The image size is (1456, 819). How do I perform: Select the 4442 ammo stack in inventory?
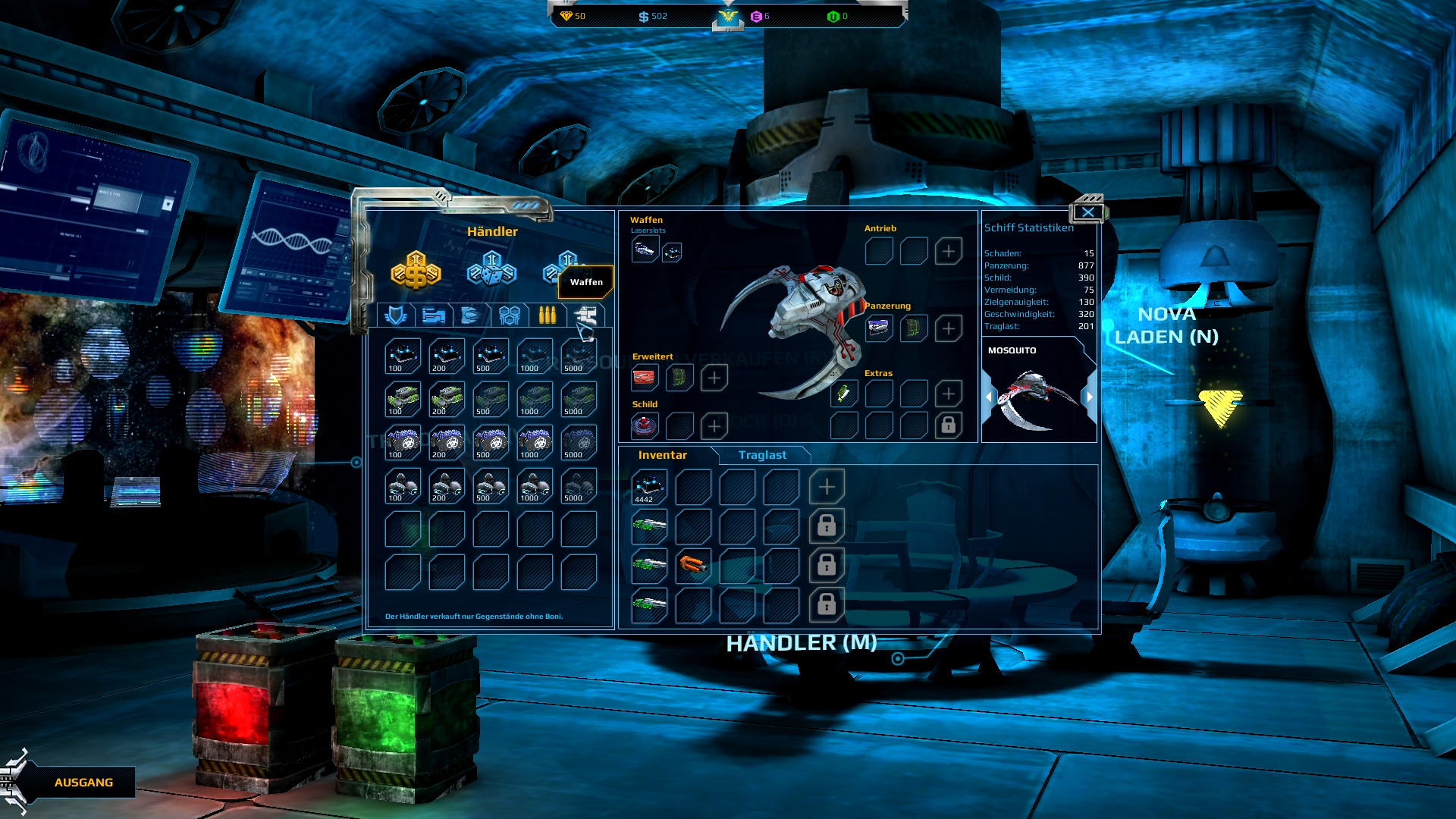tap(649, 487)
